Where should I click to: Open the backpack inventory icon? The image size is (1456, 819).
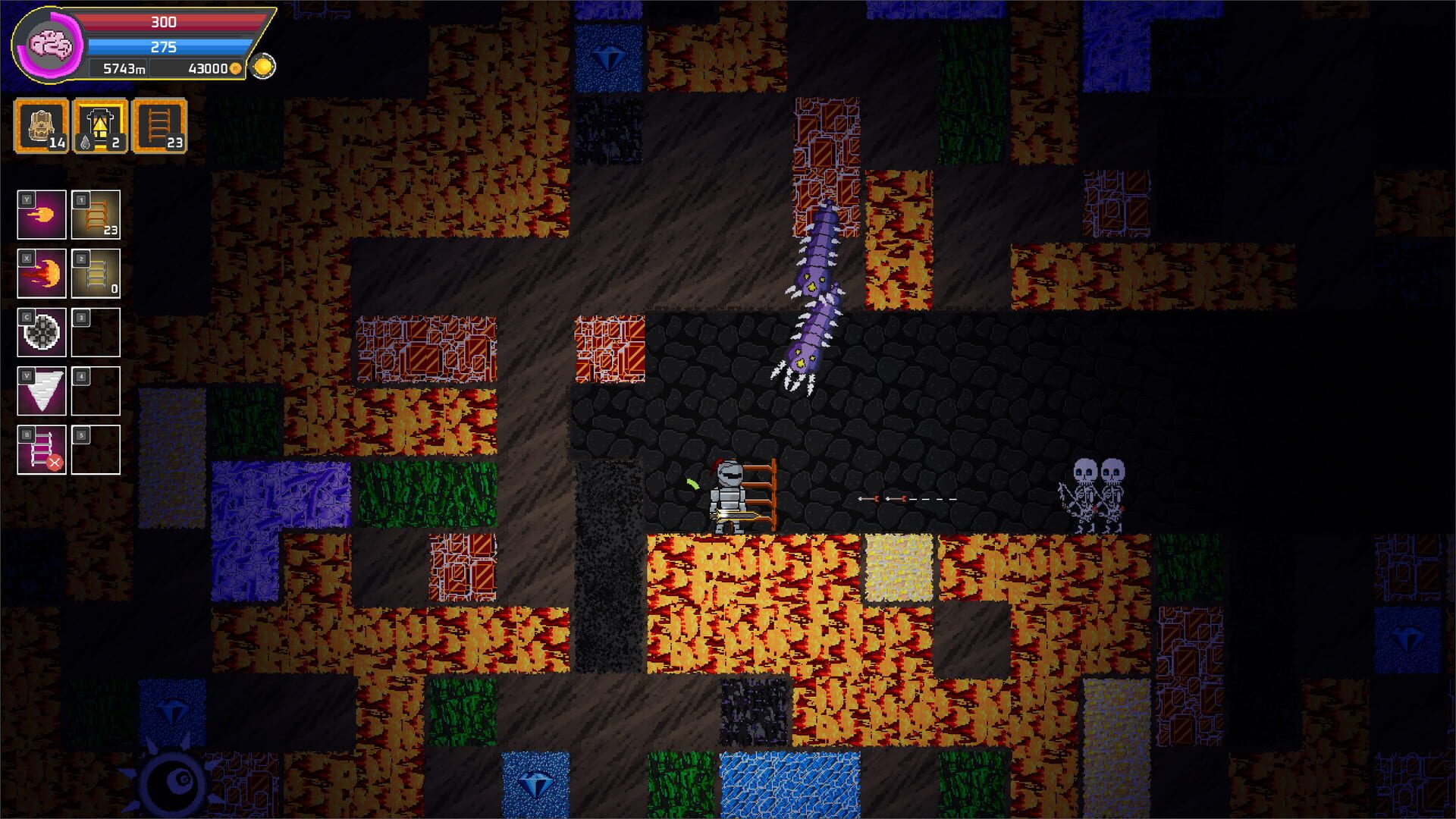point(39,125)
